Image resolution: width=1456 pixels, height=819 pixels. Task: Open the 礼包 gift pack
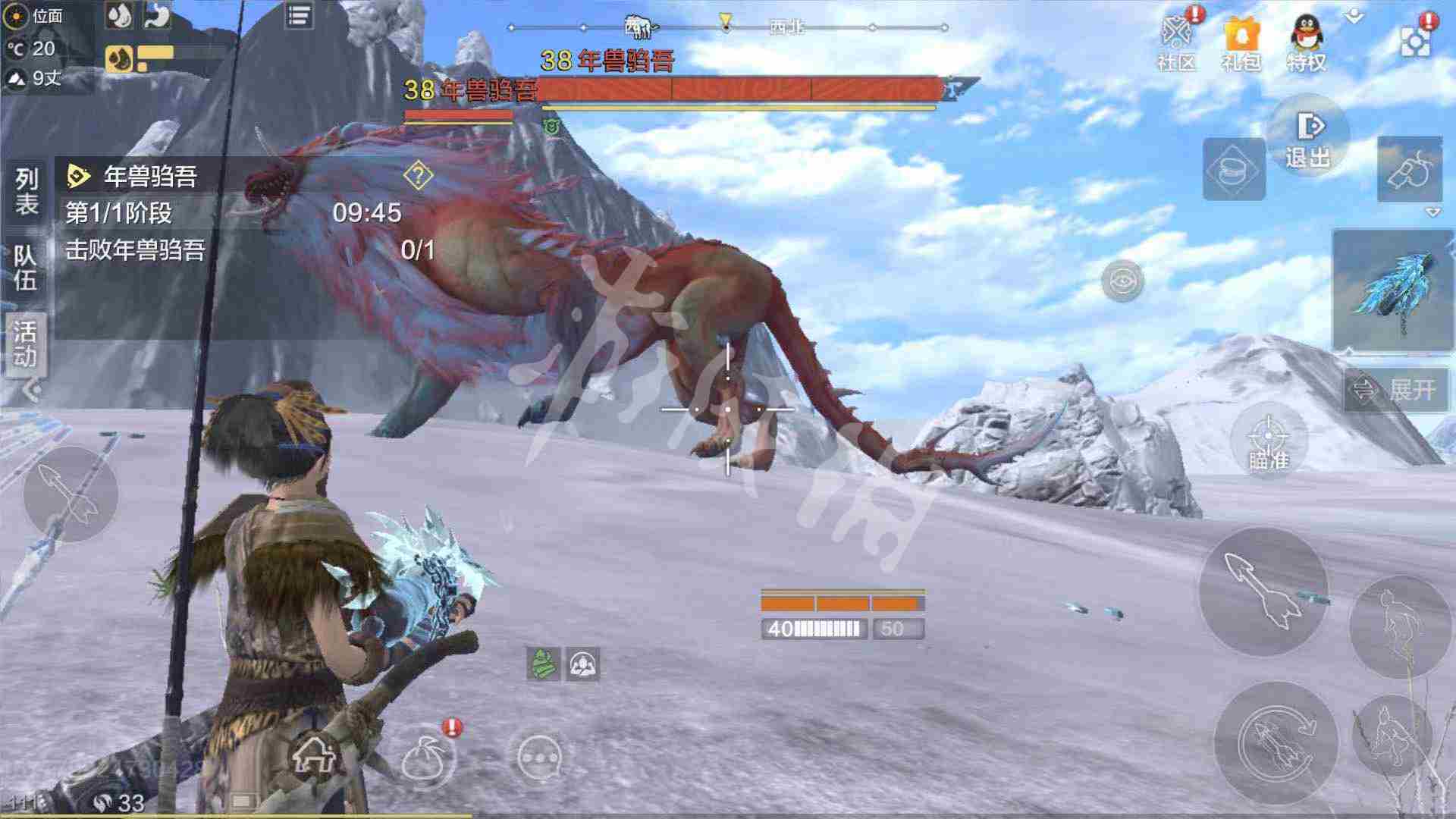click(x=1241, y=42)
